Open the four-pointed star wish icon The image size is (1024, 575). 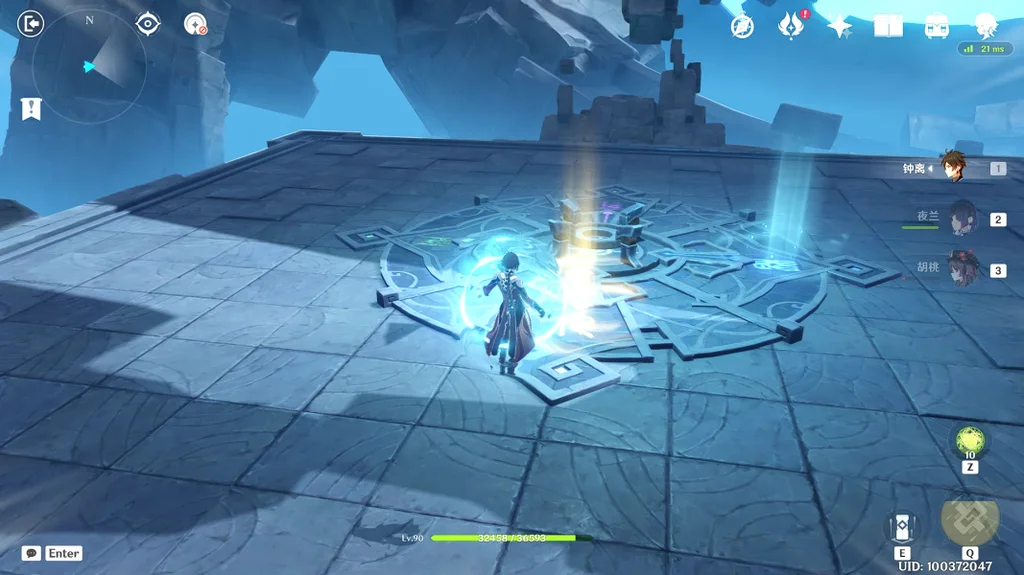pyautogui.click(x=840, y=27)
